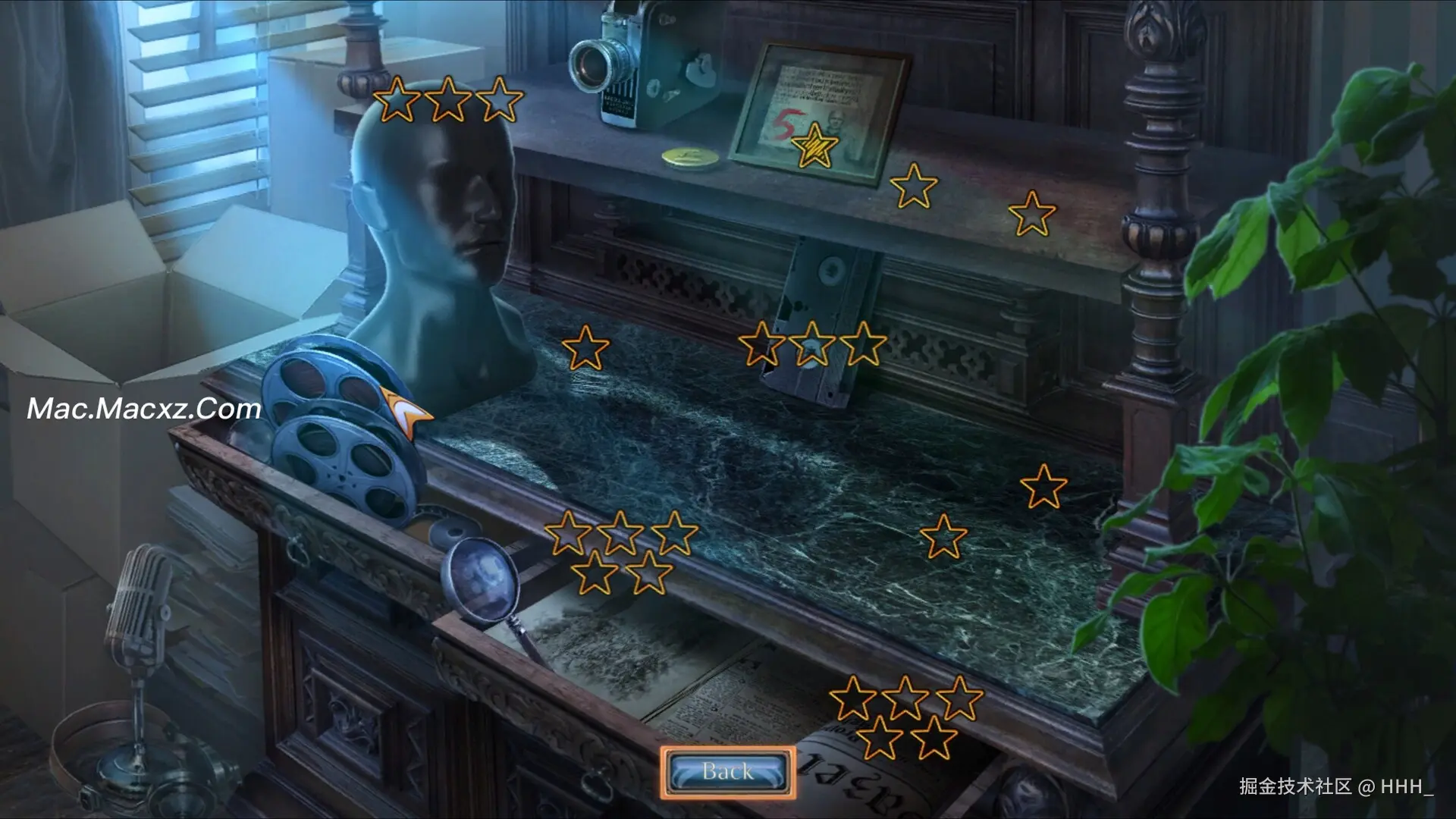The height and width of the screenshot is (819, 1456).
Task: Select the filled star on the framed photo
Action: (x=814, y=146)
